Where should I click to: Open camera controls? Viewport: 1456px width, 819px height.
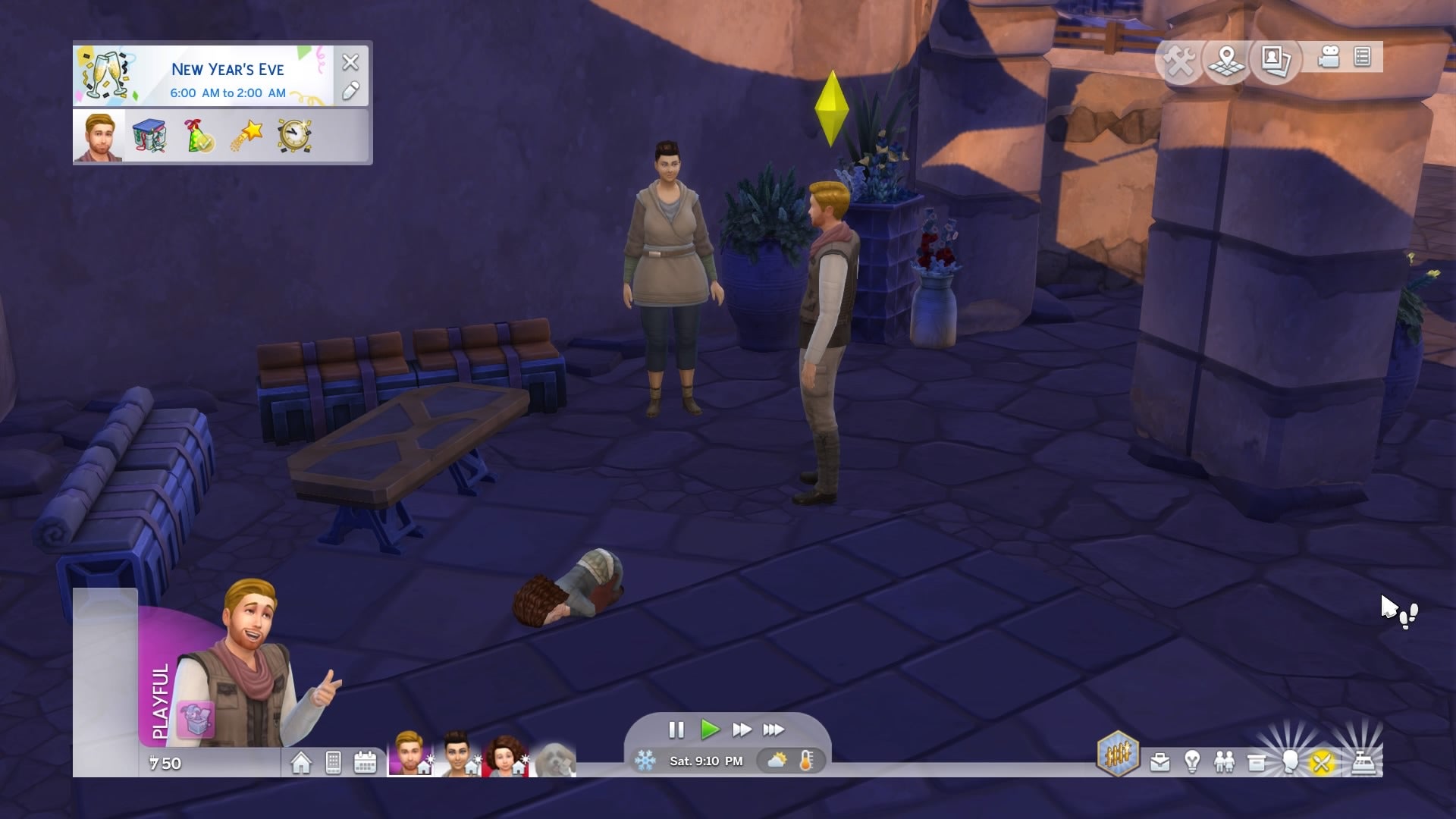[1329, 58]
